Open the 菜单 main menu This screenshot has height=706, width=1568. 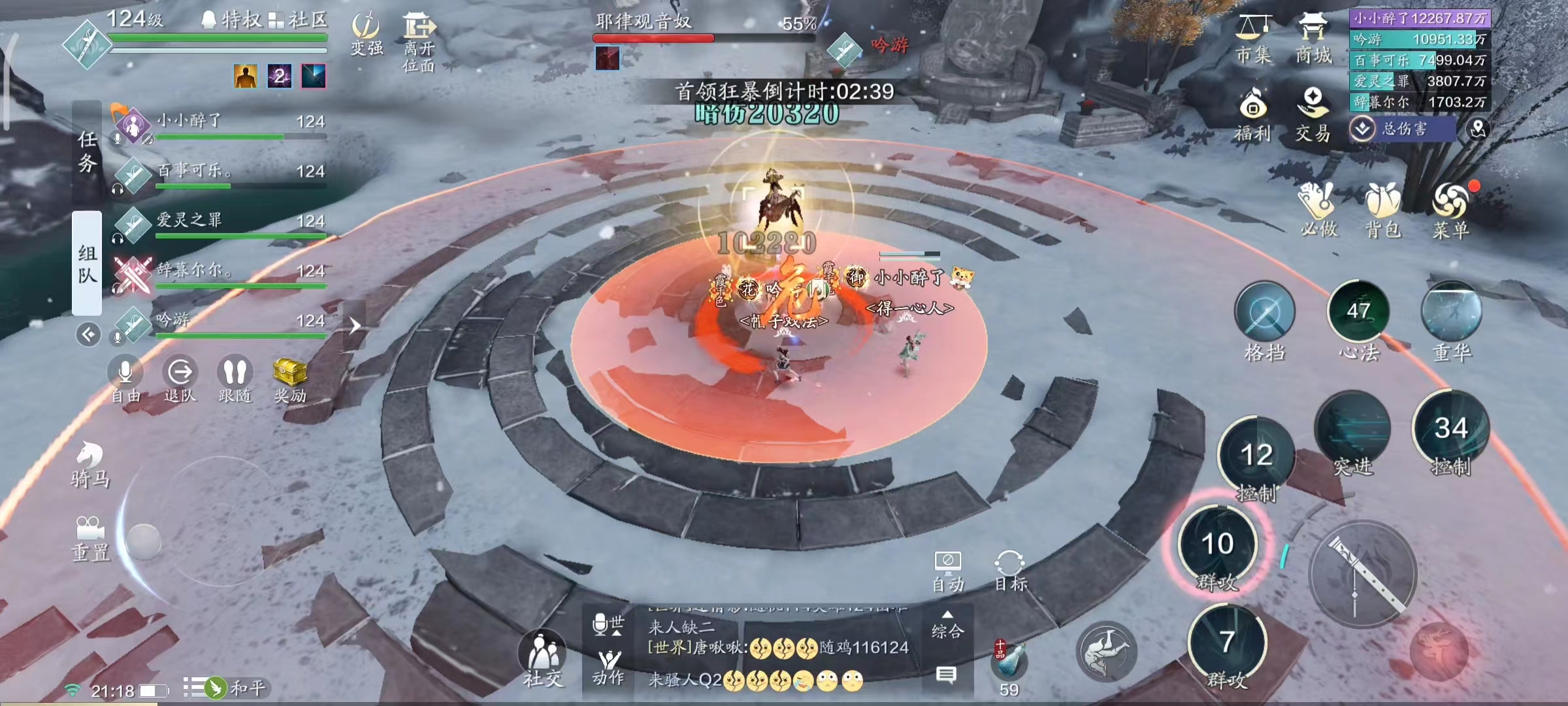click(x=1450, y=209)
